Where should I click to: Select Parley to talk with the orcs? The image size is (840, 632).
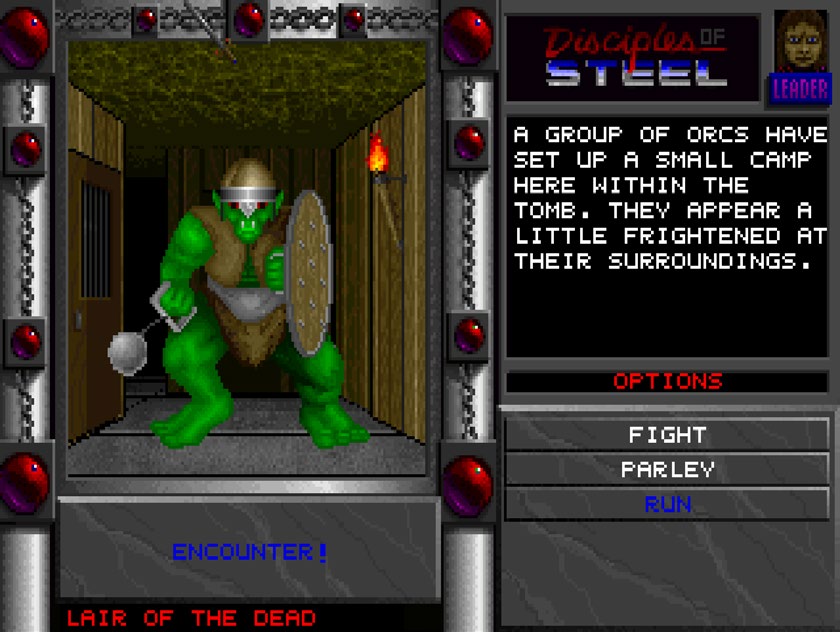click(667, 469)
